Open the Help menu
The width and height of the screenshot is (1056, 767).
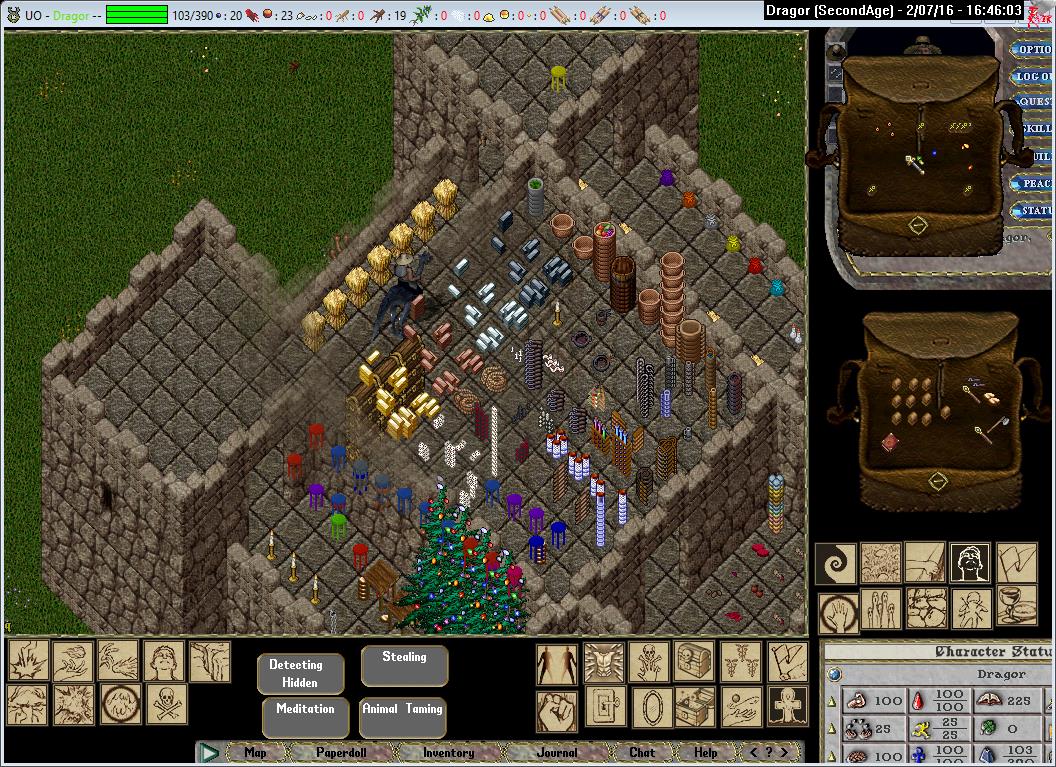pos(706,752)
